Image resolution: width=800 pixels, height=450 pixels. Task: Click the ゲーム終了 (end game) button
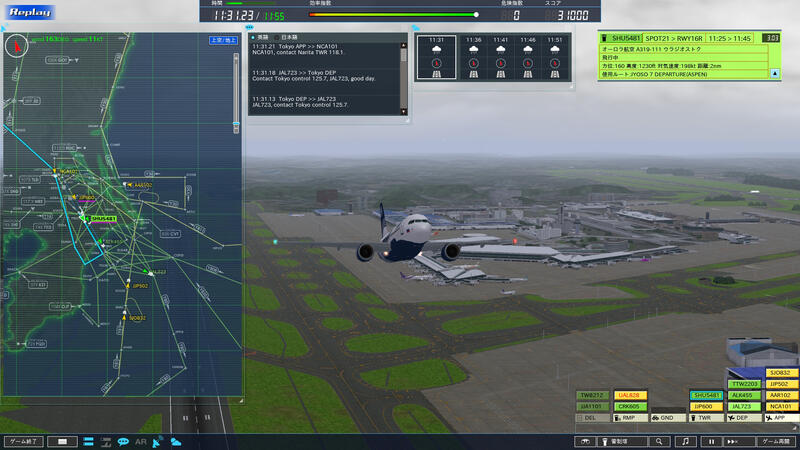23,441
